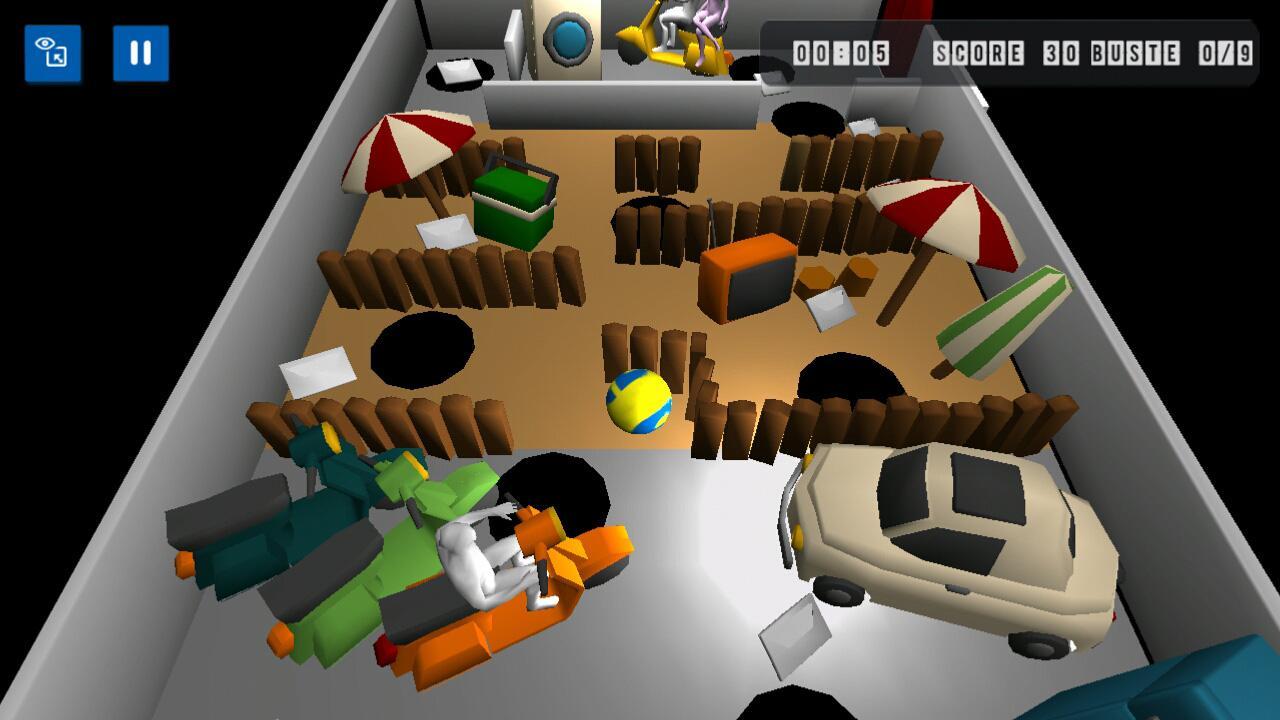Pause the game

141,53
